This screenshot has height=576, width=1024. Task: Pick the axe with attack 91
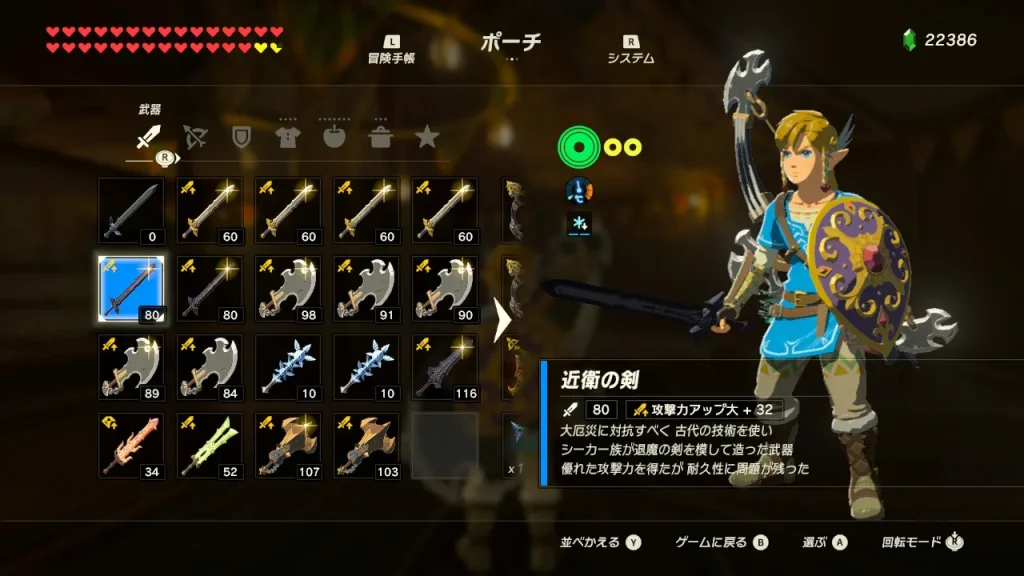point(366,289)
